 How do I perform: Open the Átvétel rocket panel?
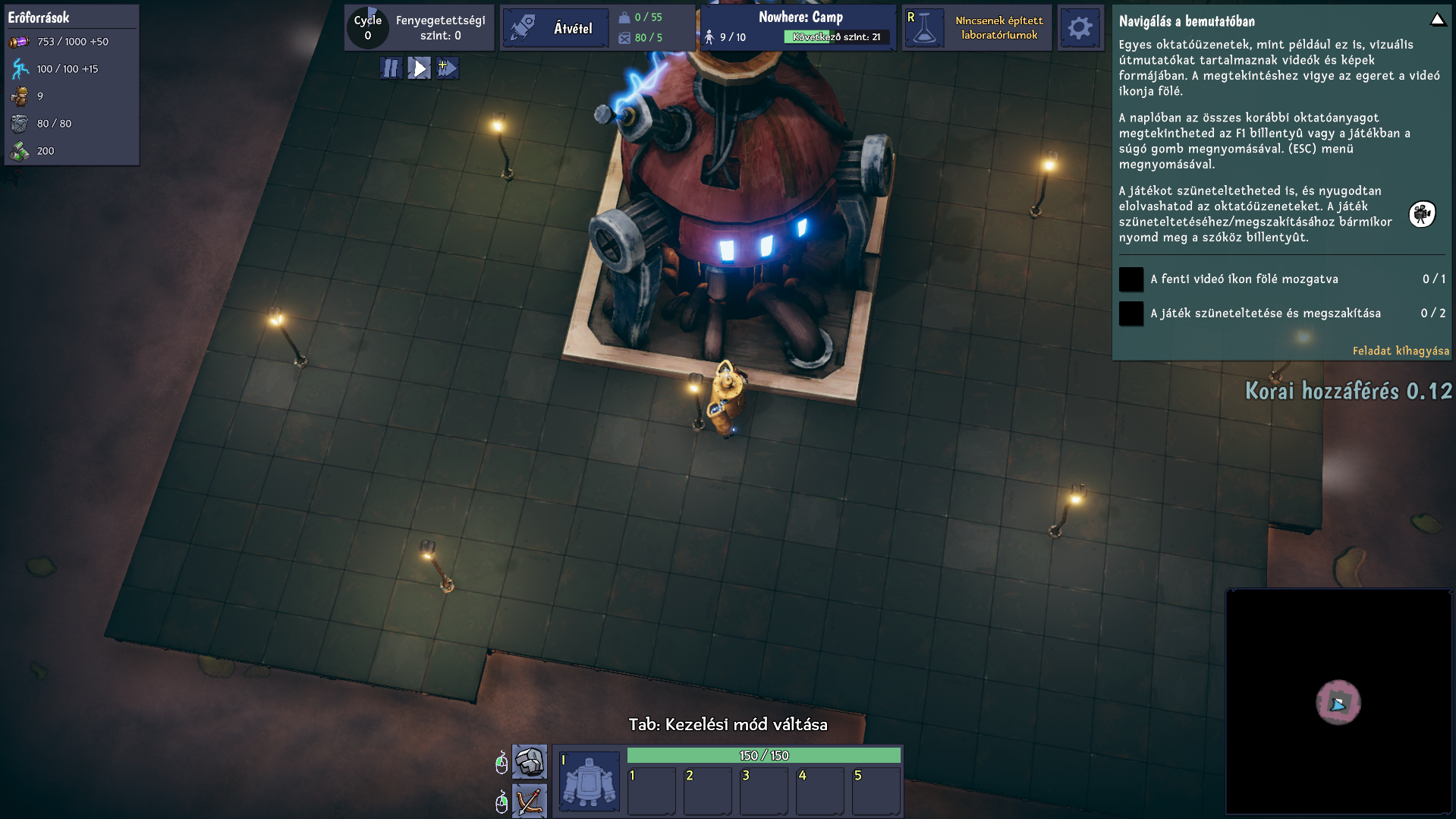click(x=555, y=28)
